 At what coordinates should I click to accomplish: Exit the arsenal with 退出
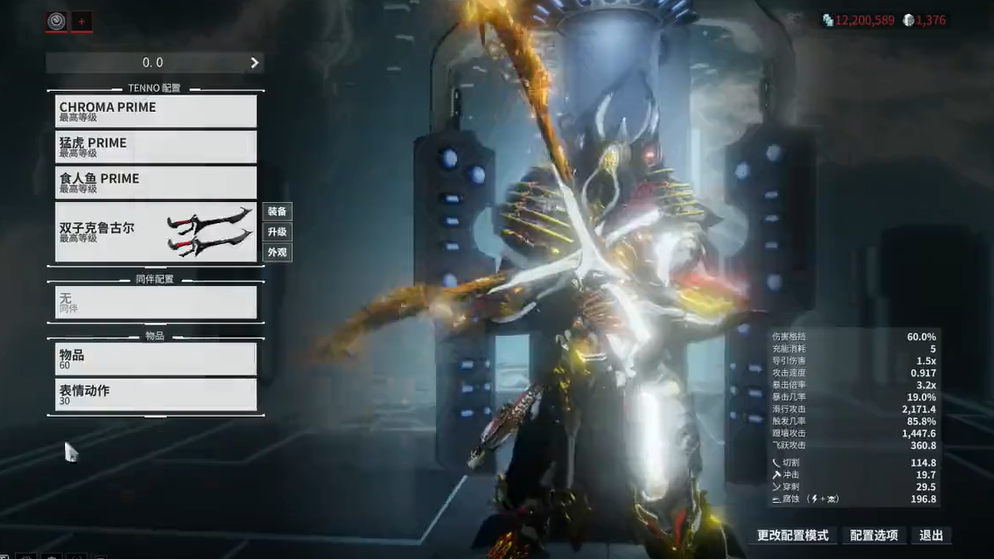tap(931, 536)
